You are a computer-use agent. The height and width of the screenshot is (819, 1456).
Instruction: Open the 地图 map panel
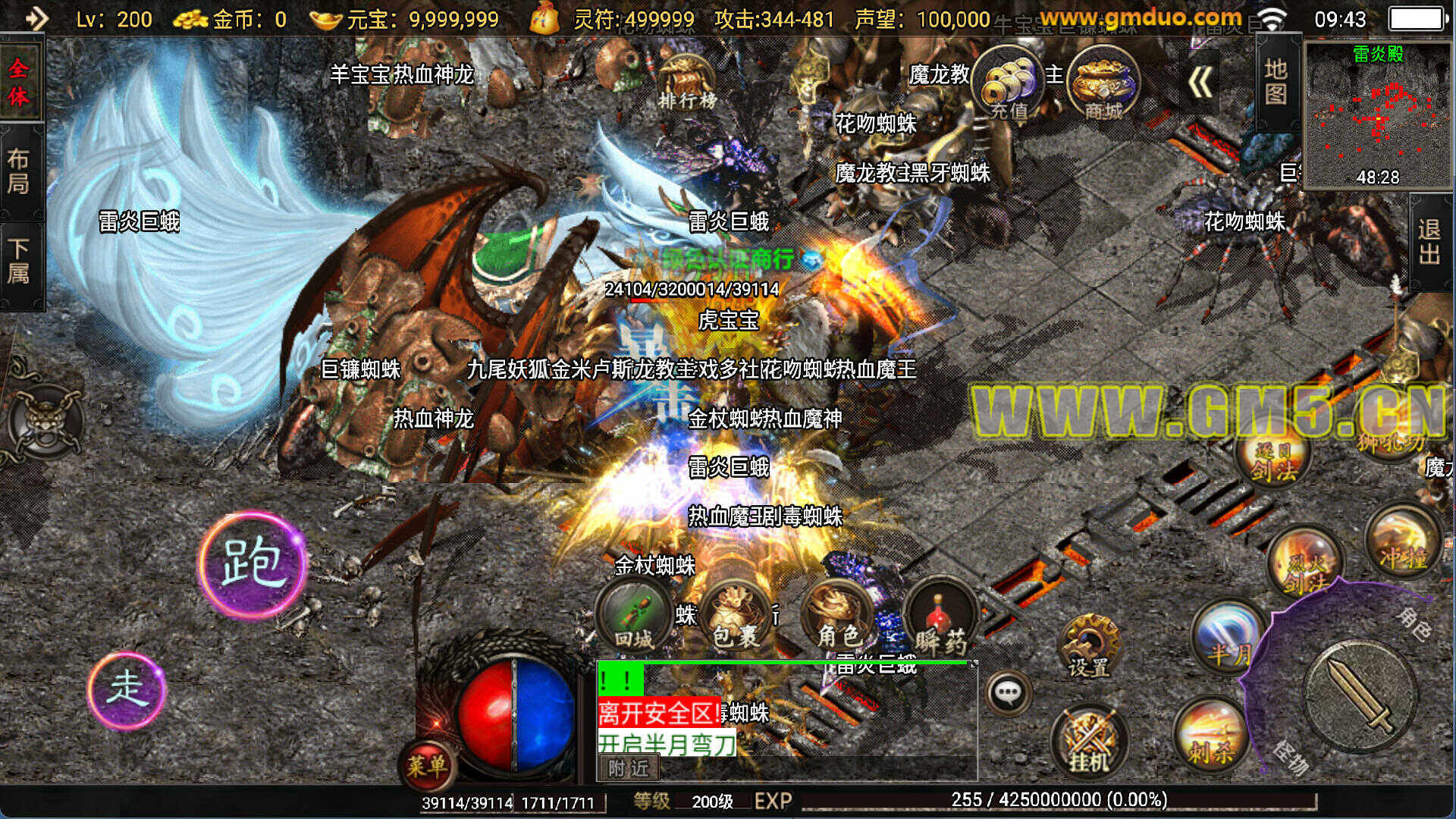click(x=1276, y=82)
